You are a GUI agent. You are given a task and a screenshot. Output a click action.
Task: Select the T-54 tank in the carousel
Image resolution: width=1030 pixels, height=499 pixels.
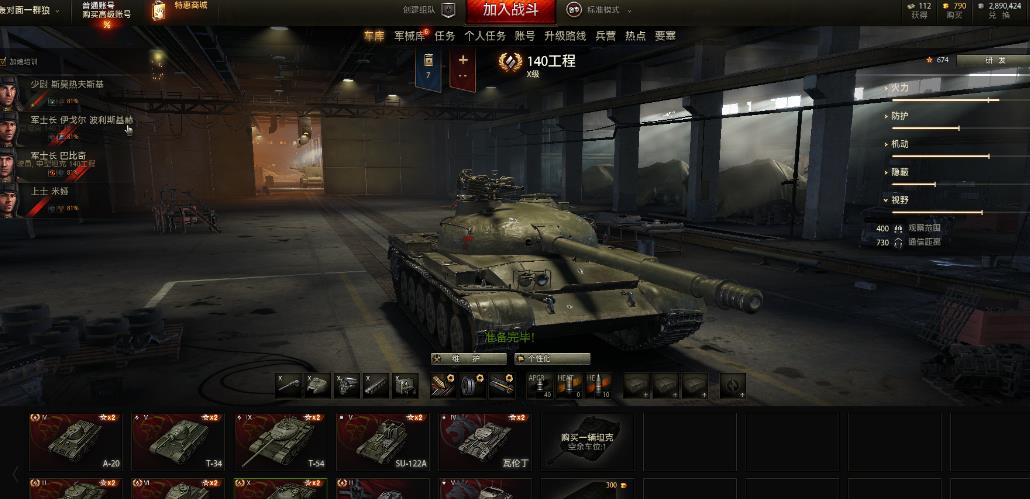280,441
